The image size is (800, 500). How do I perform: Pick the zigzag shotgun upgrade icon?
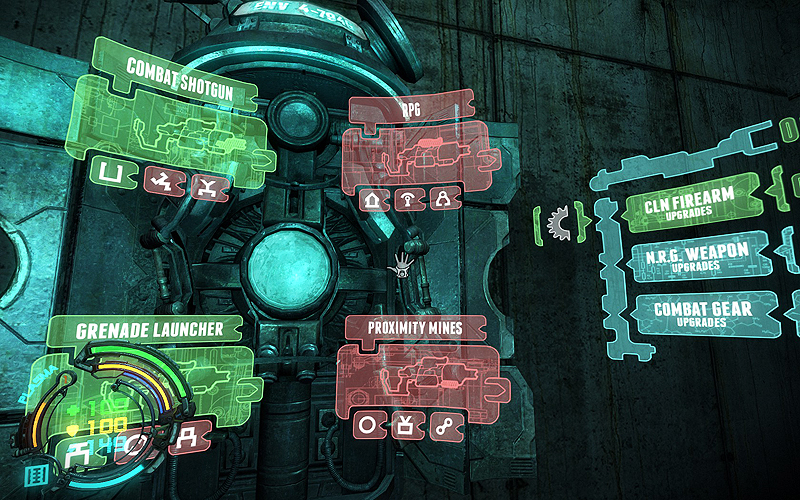[160, 182]
